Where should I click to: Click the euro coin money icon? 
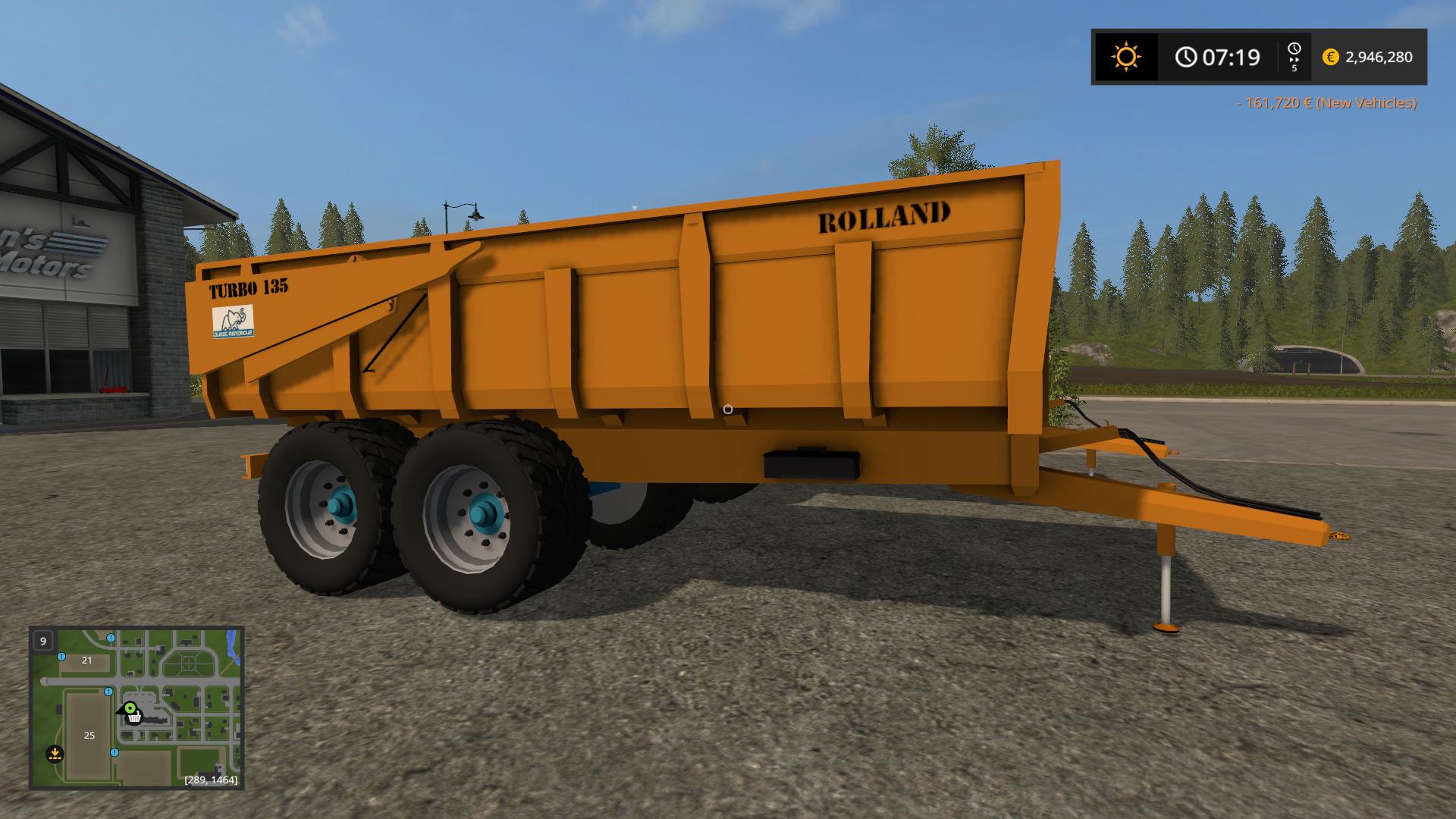[1330, 57]
